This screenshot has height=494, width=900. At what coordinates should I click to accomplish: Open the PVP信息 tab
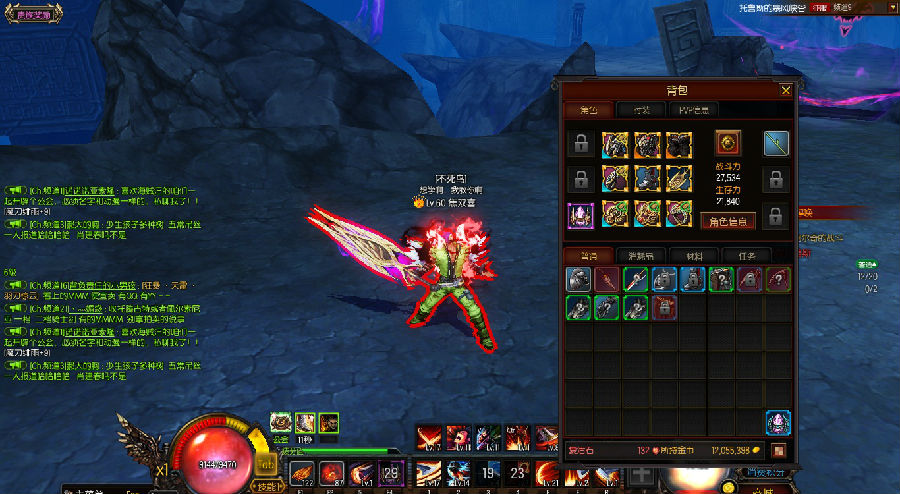point(694,110)
